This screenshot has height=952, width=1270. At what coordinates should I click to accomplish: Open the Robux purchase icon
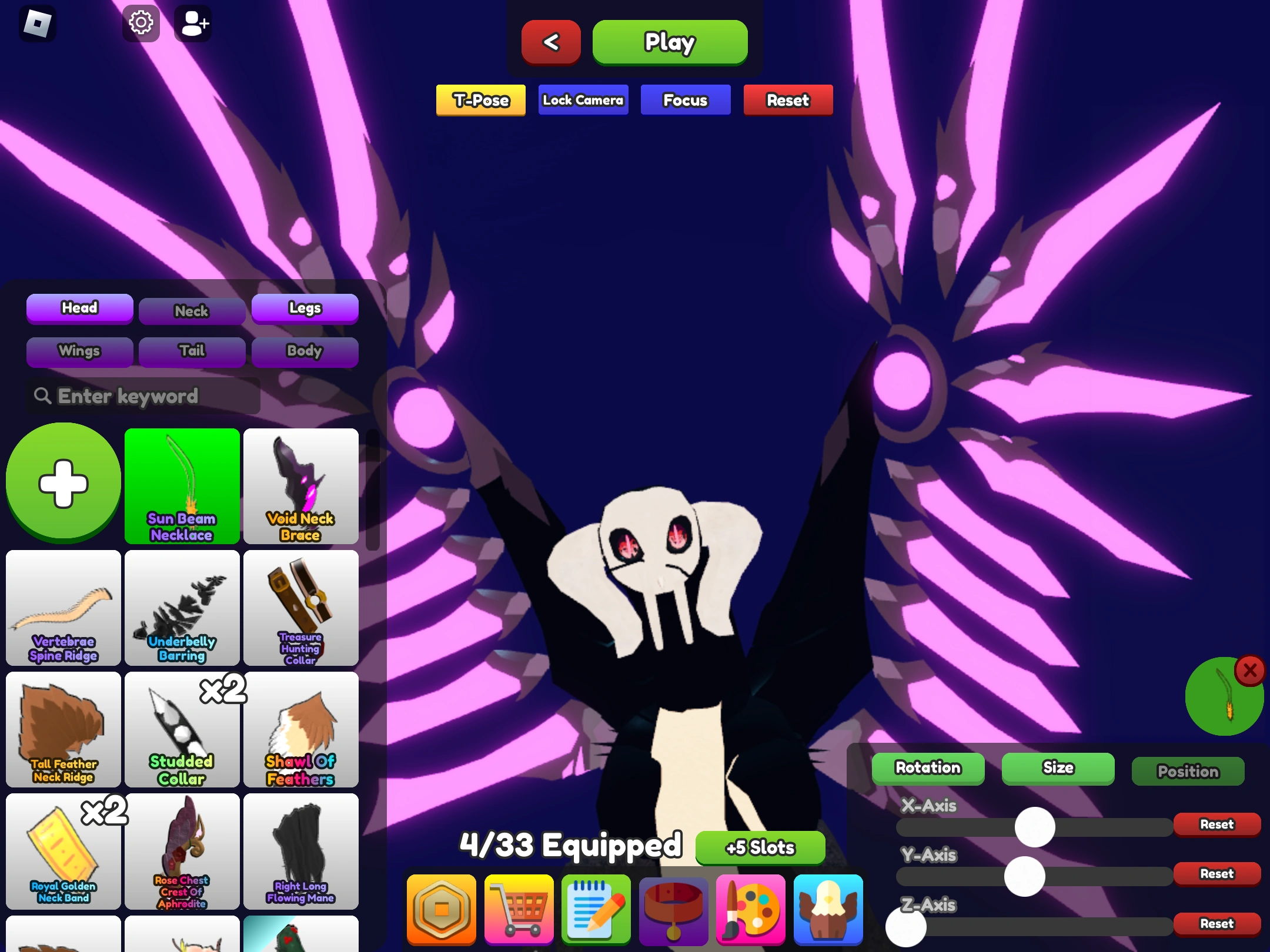point(441,910)
